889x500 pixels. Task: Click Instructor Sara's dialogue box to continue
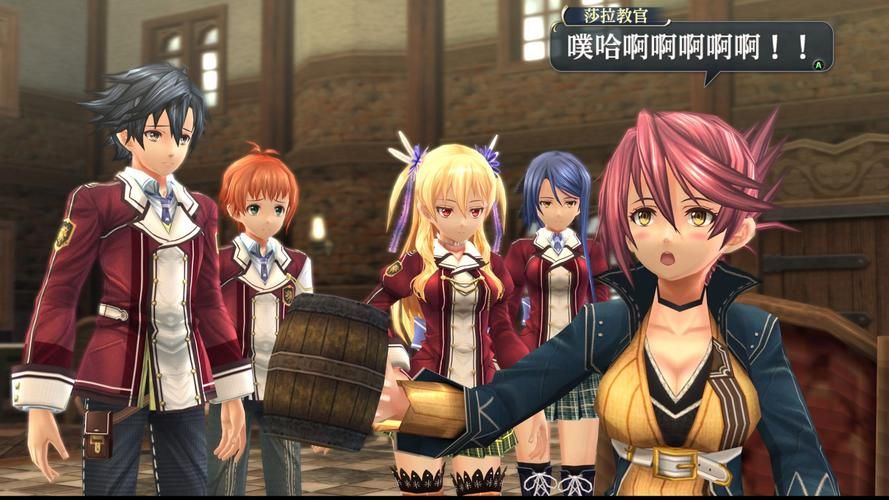(690, 48)
